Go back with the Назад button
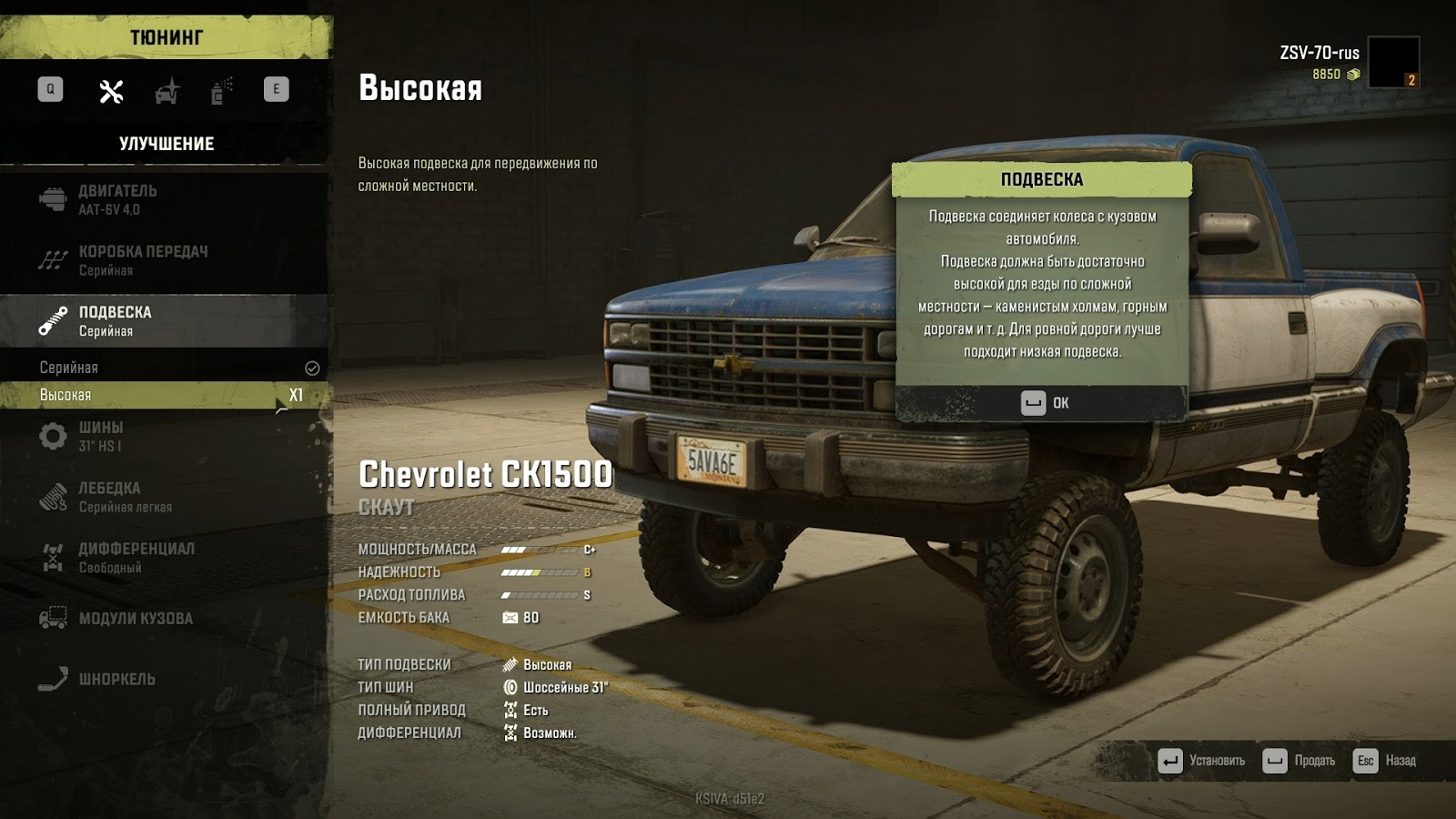Viewport: 1456px width, 819px height. (x=1385, y=761)
